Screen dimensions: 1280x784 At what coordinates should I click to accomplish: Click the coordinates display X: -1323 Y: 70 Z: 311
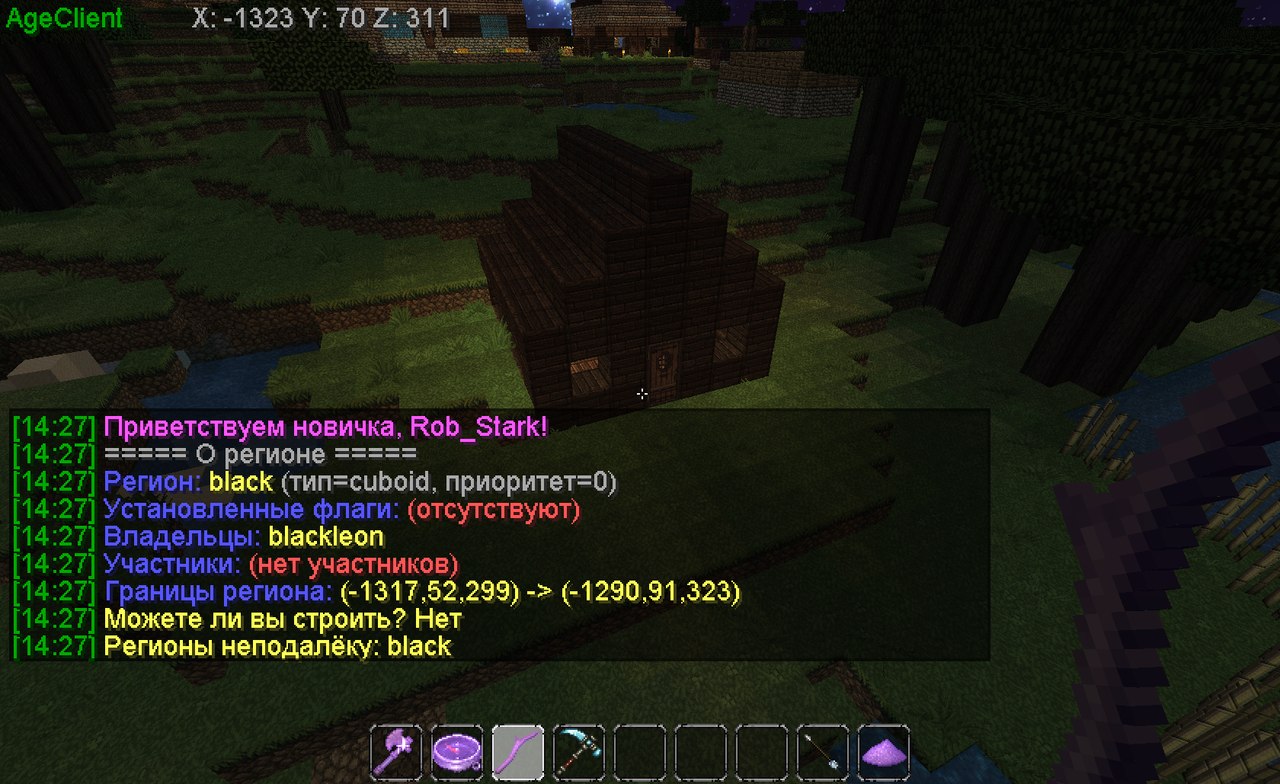coord(320,18)
